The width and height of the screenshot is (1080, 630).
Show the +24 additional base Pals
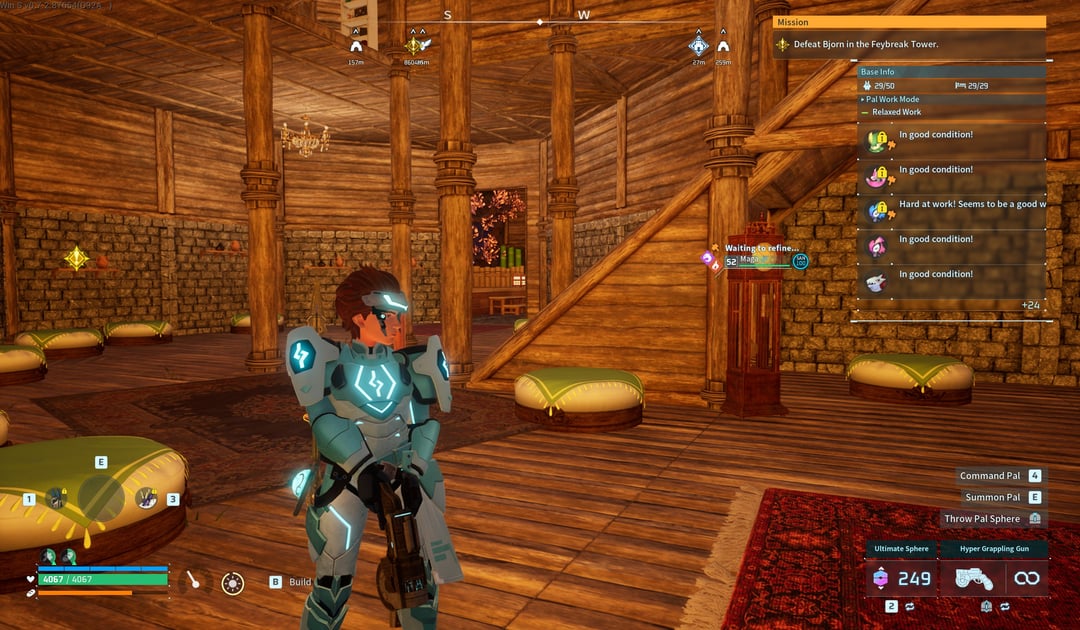(x=1031, y=305)
